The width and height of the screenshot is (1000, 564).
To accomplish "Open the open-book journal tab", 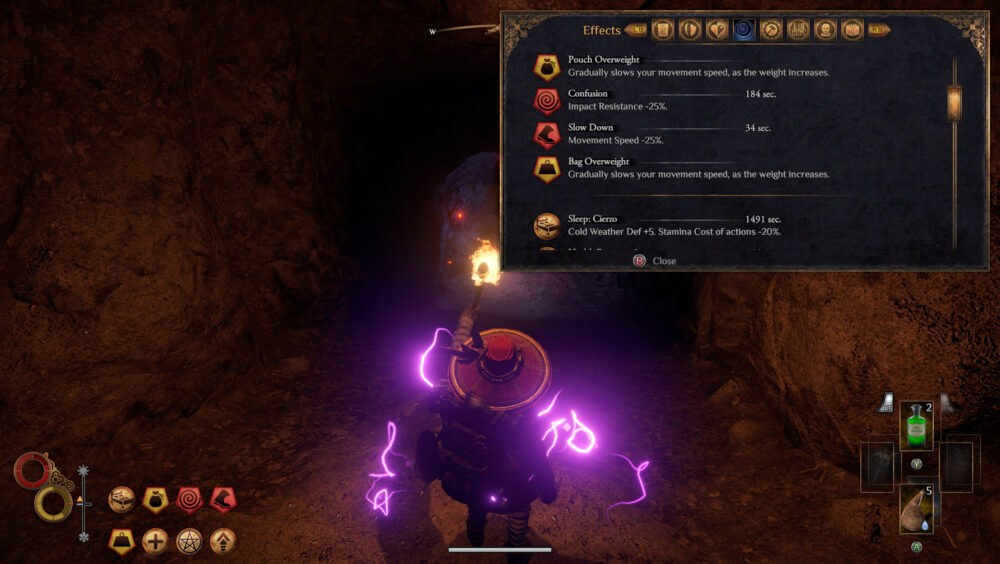I will 852,30.
